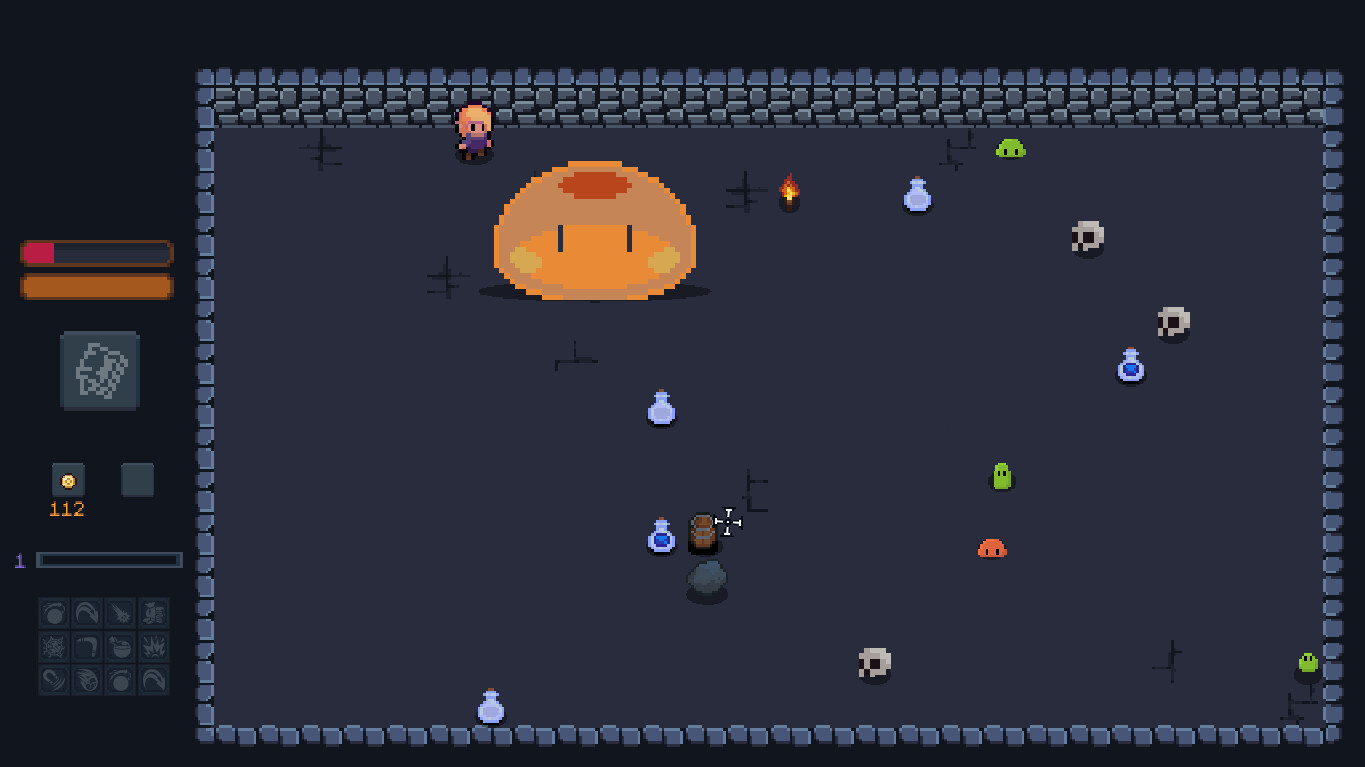Click the large slash ability icon above the slots

coord(97,370)
